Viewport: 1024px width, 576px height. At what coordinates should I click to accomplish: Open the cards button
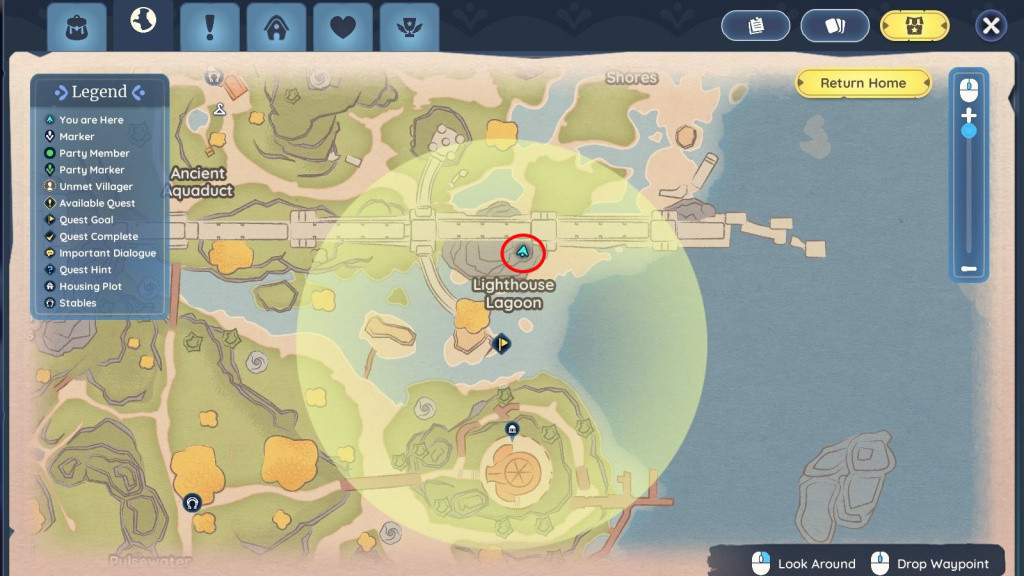[x=834, y=26]
